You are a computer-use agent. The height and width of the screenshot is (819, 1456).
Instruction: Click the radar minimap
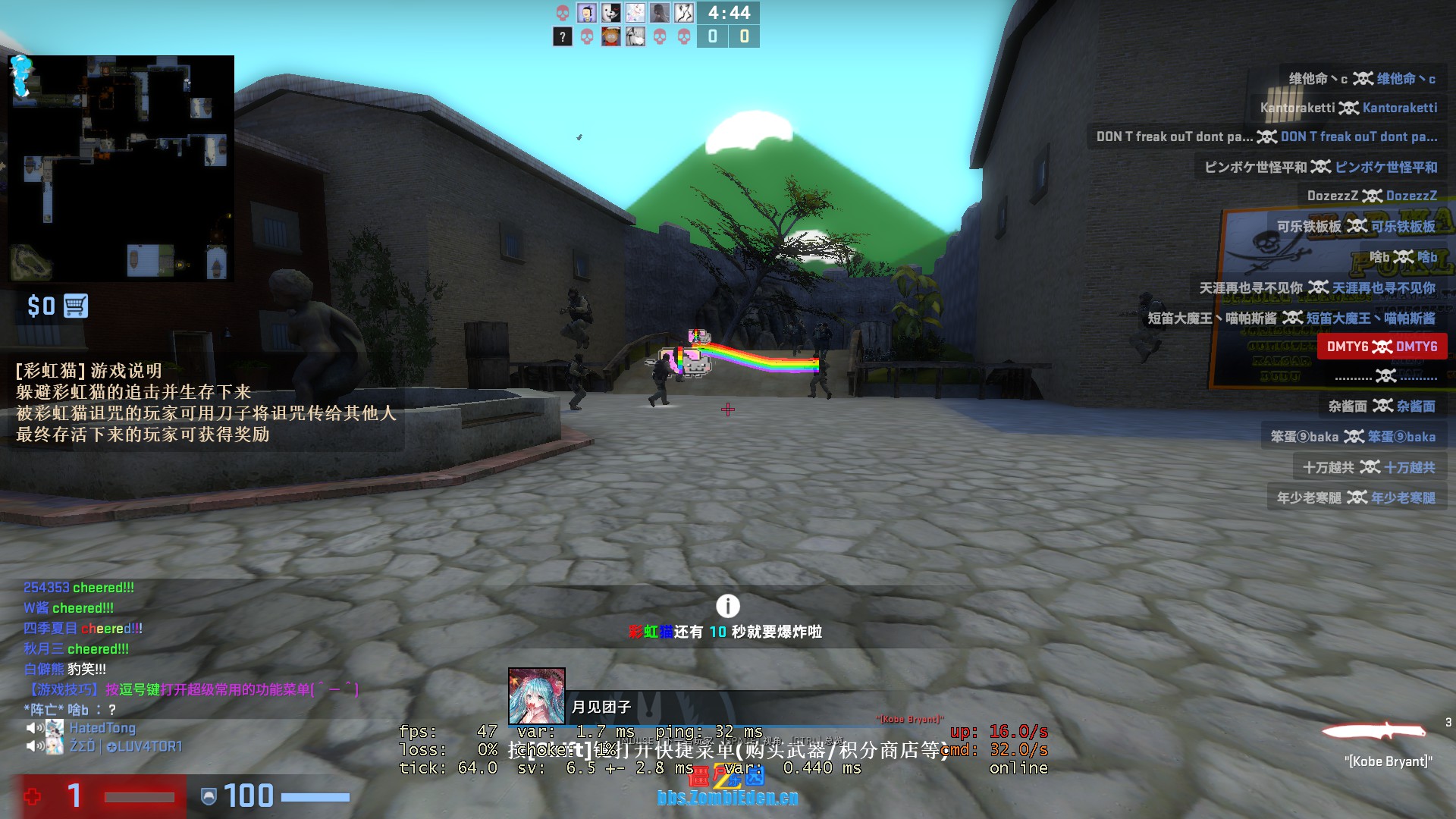coord(121,168)
